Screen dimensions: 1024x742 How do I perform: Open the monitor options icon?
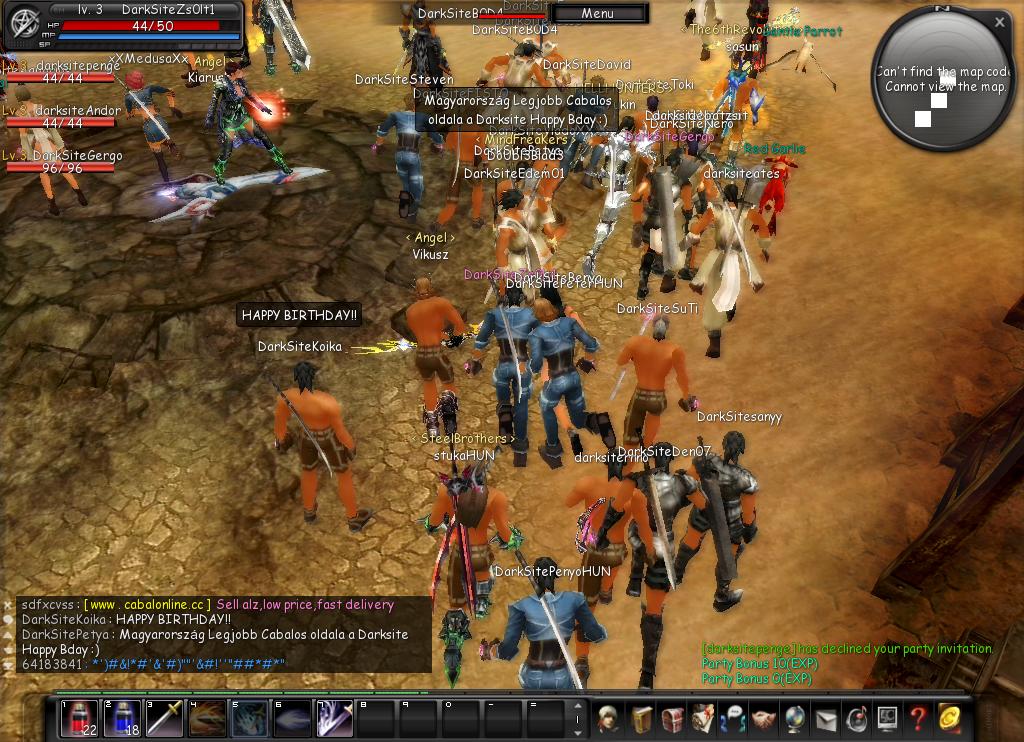point(887,718)
